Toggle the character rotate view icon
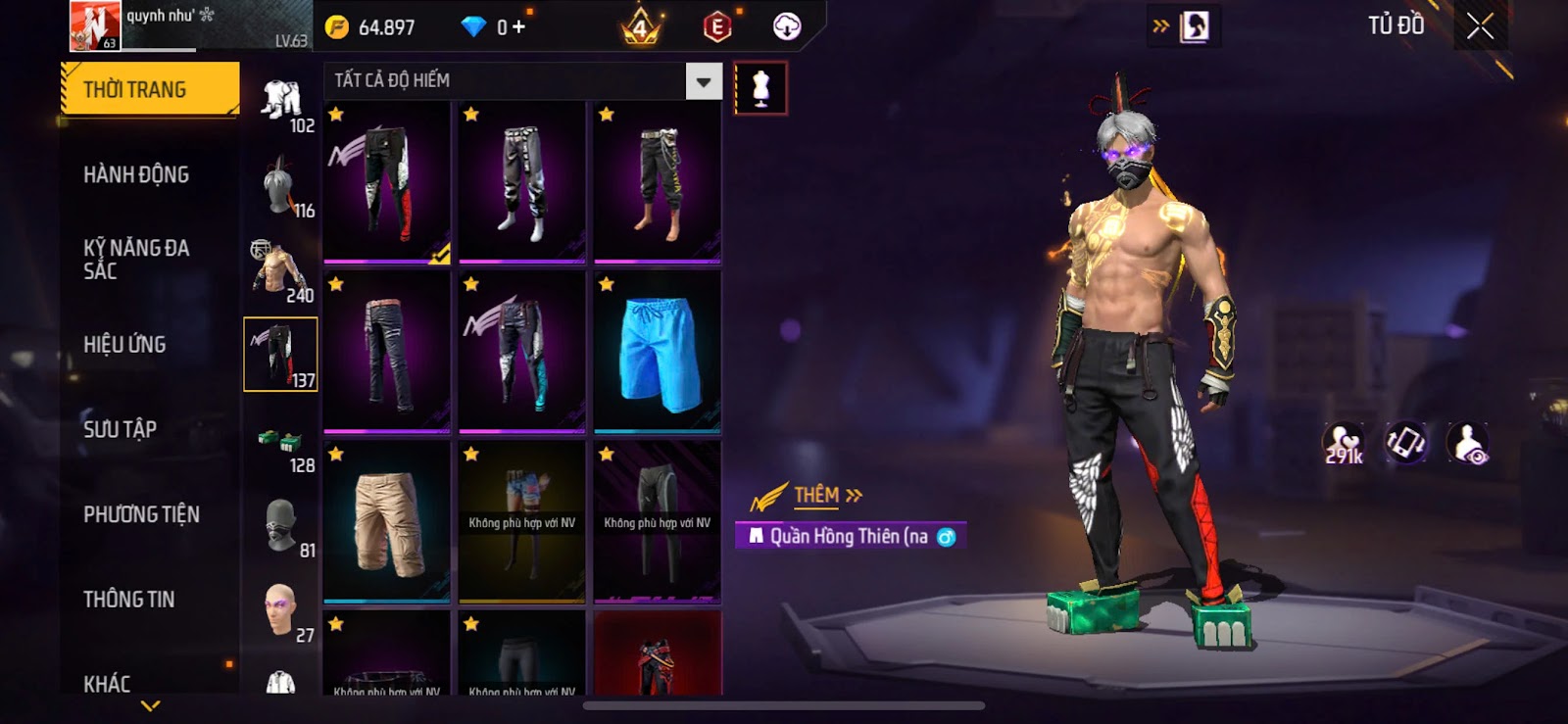The height and width of the screenshot is (724, 1568). point(1405,443)
